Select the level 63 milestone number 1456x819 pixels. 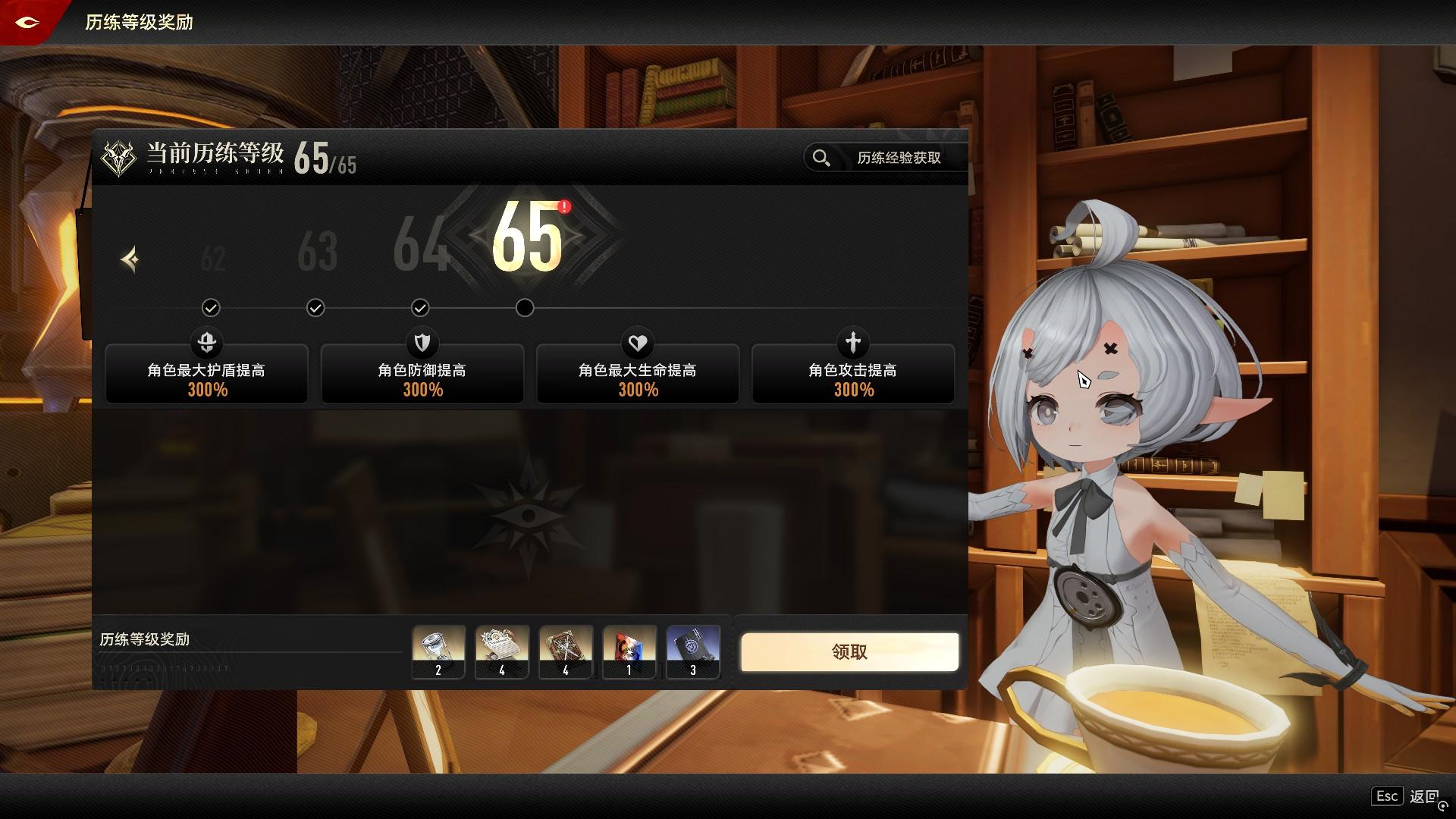[x=317, y=252]
